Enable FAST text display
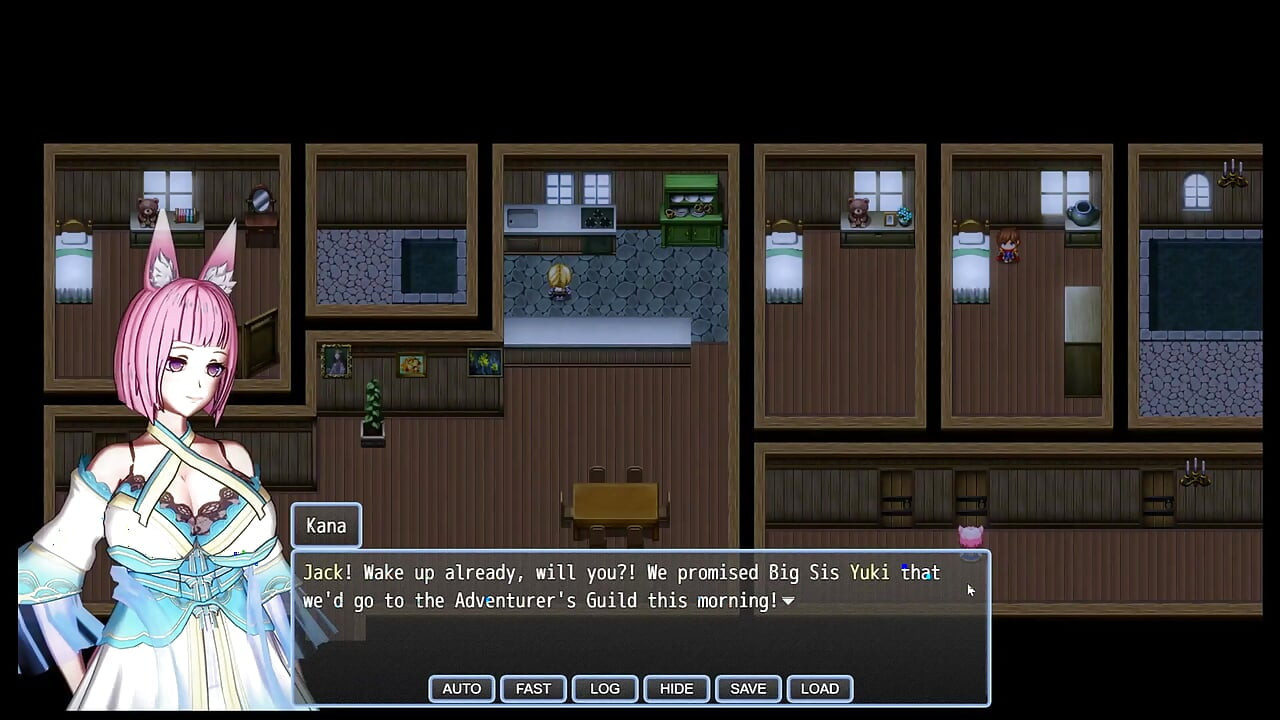This screenshot has height=720, width=1280. 532,688
